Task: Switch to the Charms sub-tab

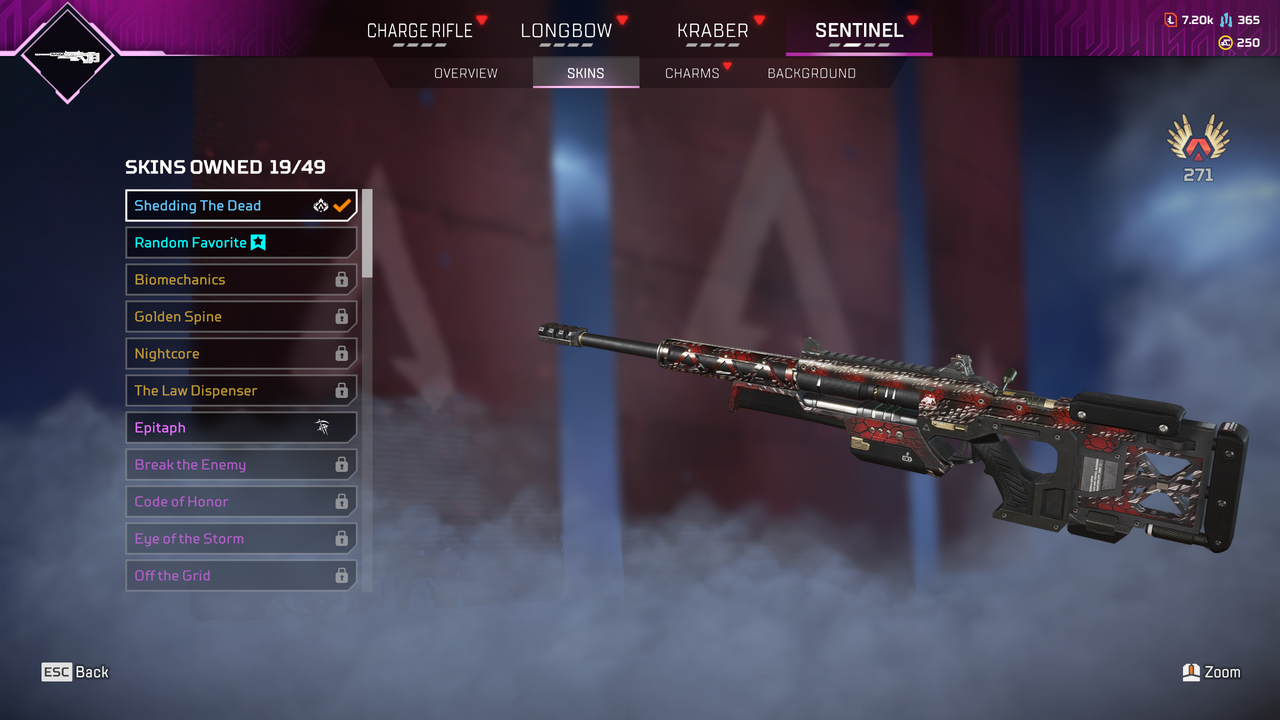Action: [x=692, y=73]
